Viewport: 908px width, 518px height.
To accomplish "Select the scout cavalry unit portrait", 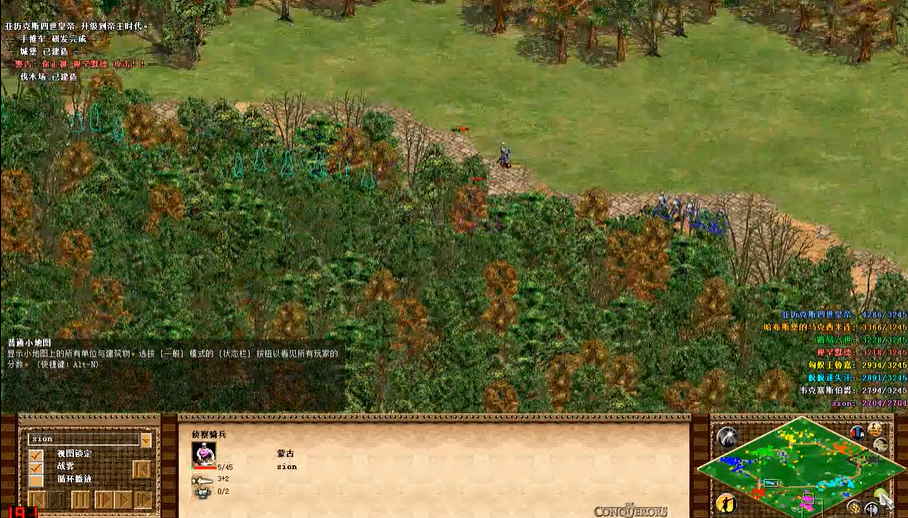I will pyautogui.click(x=203, y=454).
